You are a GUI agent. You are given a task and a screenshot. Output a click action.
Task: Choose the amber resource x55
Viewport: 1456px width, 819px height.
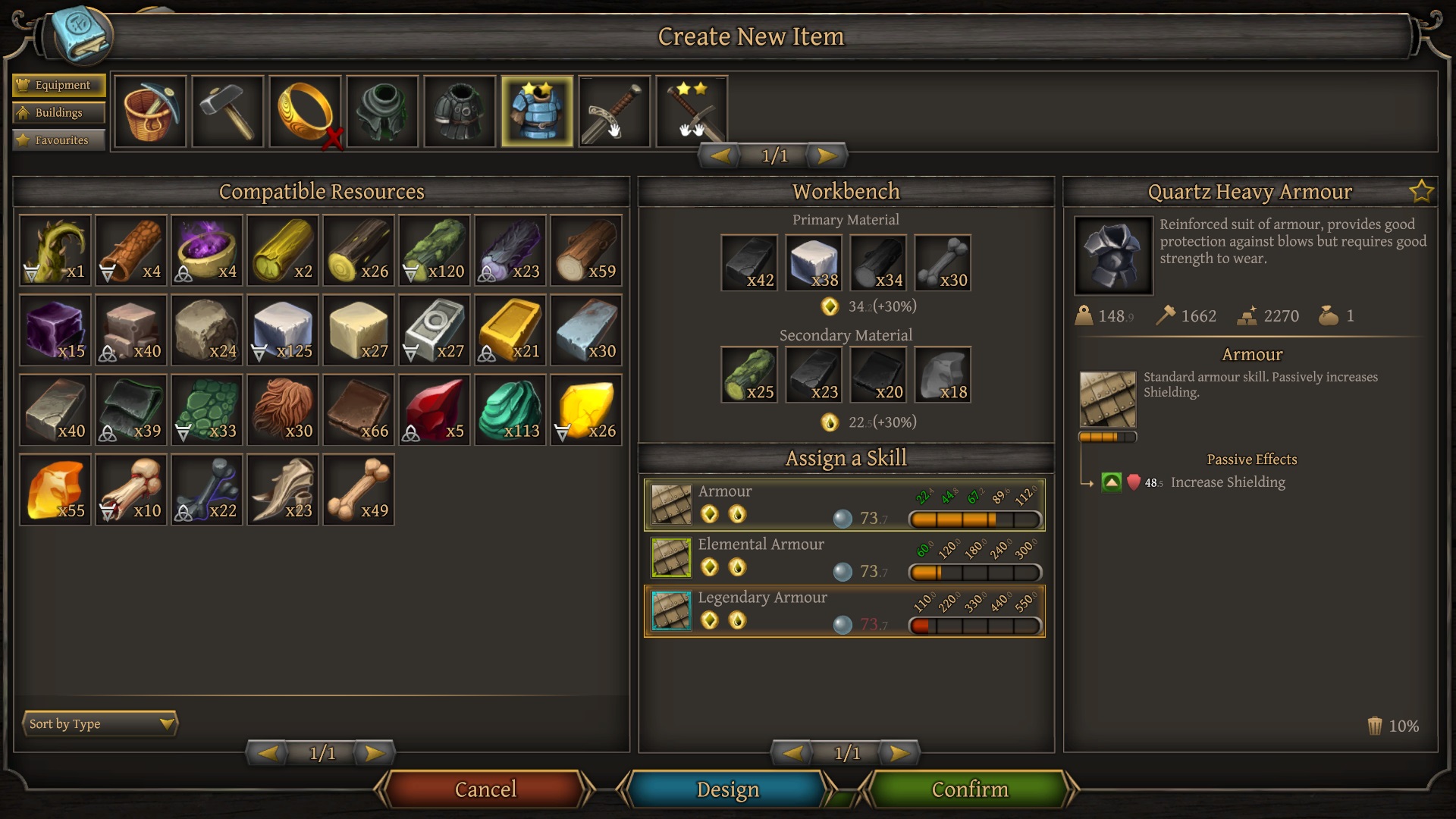(x=55, y=490)
